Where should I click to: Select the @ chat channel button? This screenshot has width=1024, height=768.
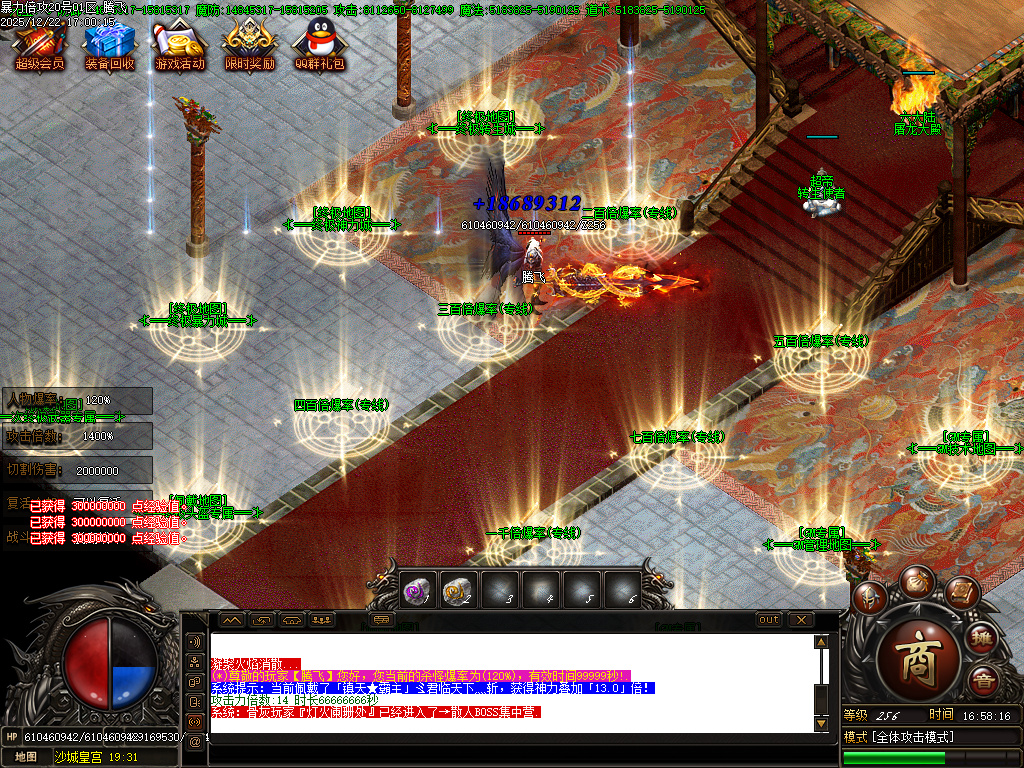[194, 741]
